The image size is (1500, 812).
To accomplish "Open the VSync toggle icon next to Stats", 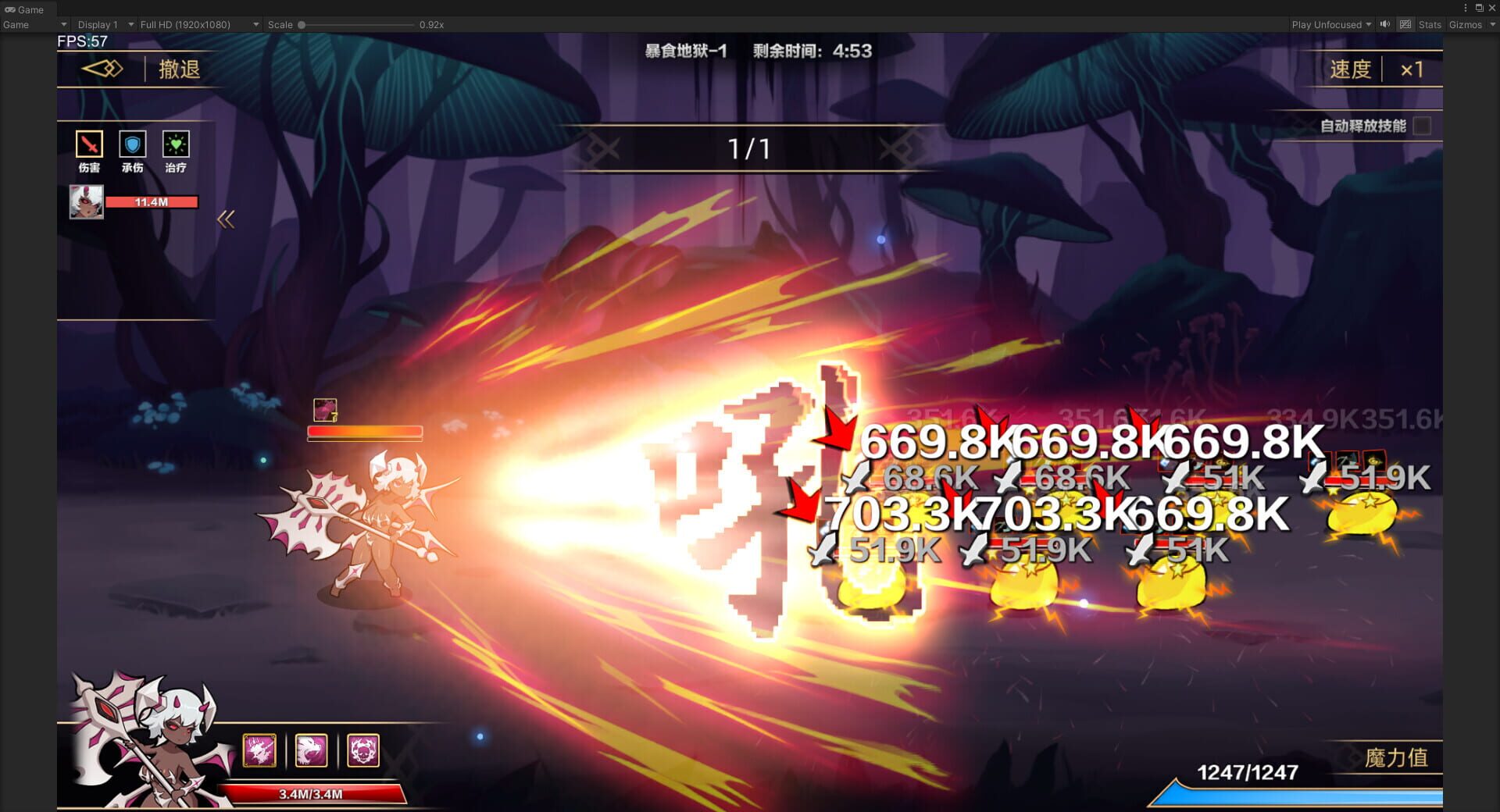I will (1405, 24).
